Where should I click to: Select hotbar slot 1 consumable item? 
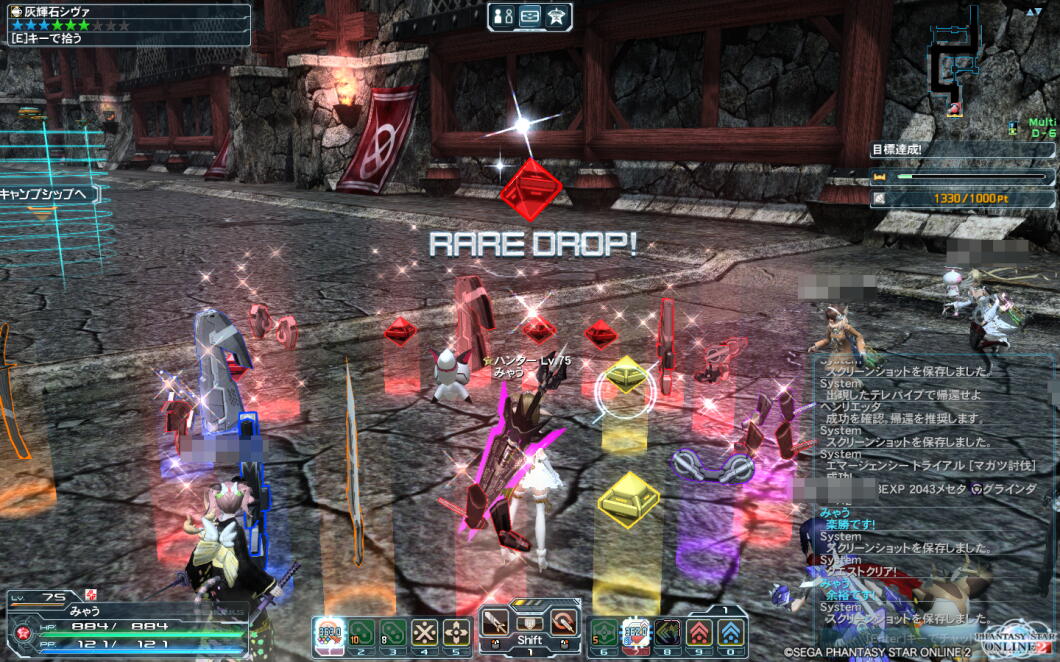(x=329, y=633)
